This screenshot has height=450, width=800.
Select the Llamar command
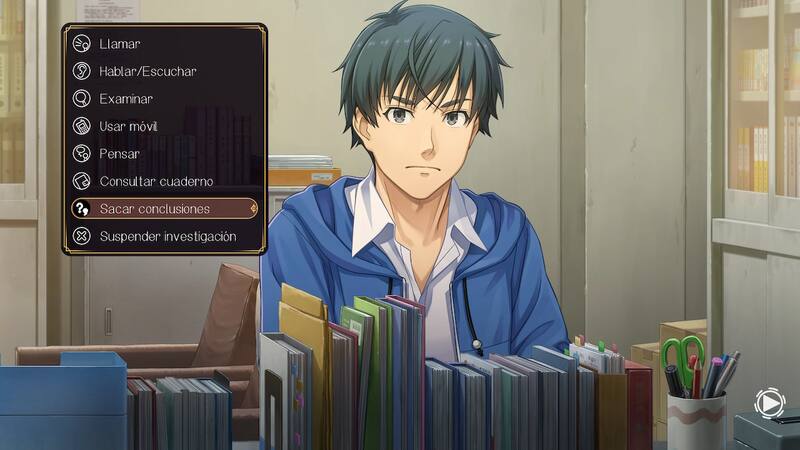coord(120,44)
